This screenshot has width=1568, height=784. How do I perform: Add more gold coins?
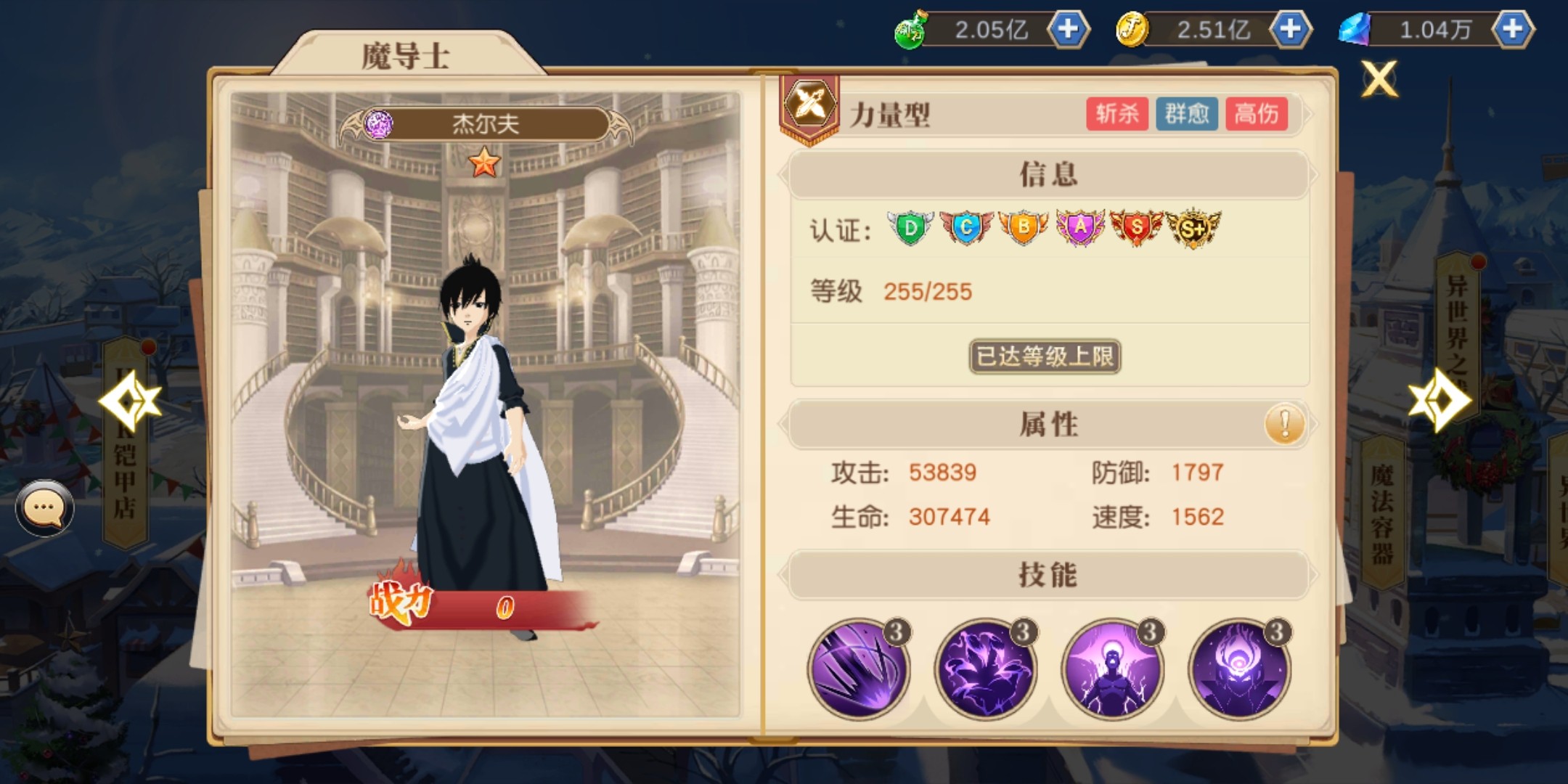coord(1290,30)
